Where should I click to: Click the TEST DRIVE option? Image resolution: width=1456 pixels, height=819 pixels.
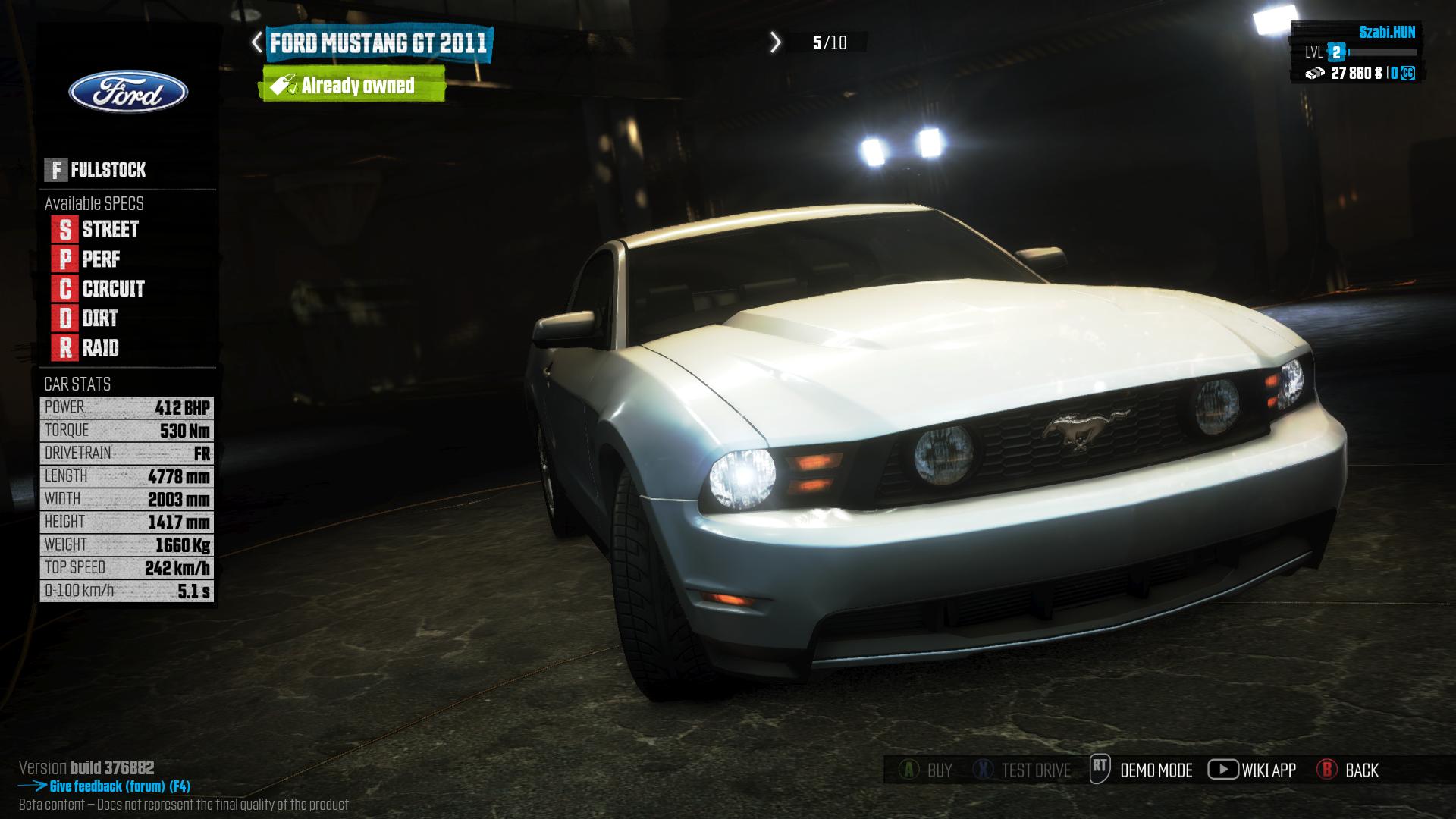[x=1021, y=770]
